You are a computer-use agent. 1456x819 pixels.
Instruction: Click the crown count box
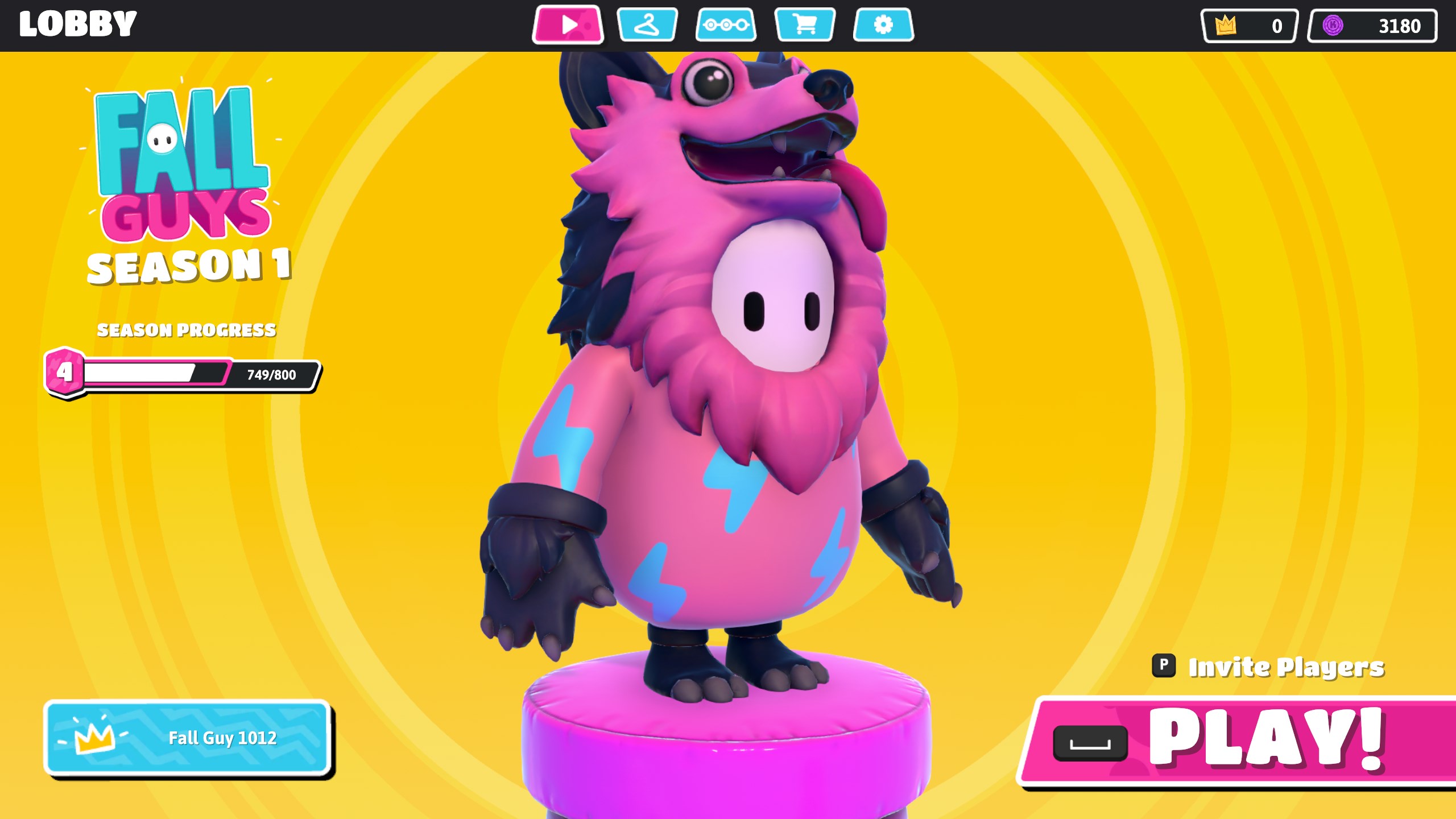click(1249, 26)
